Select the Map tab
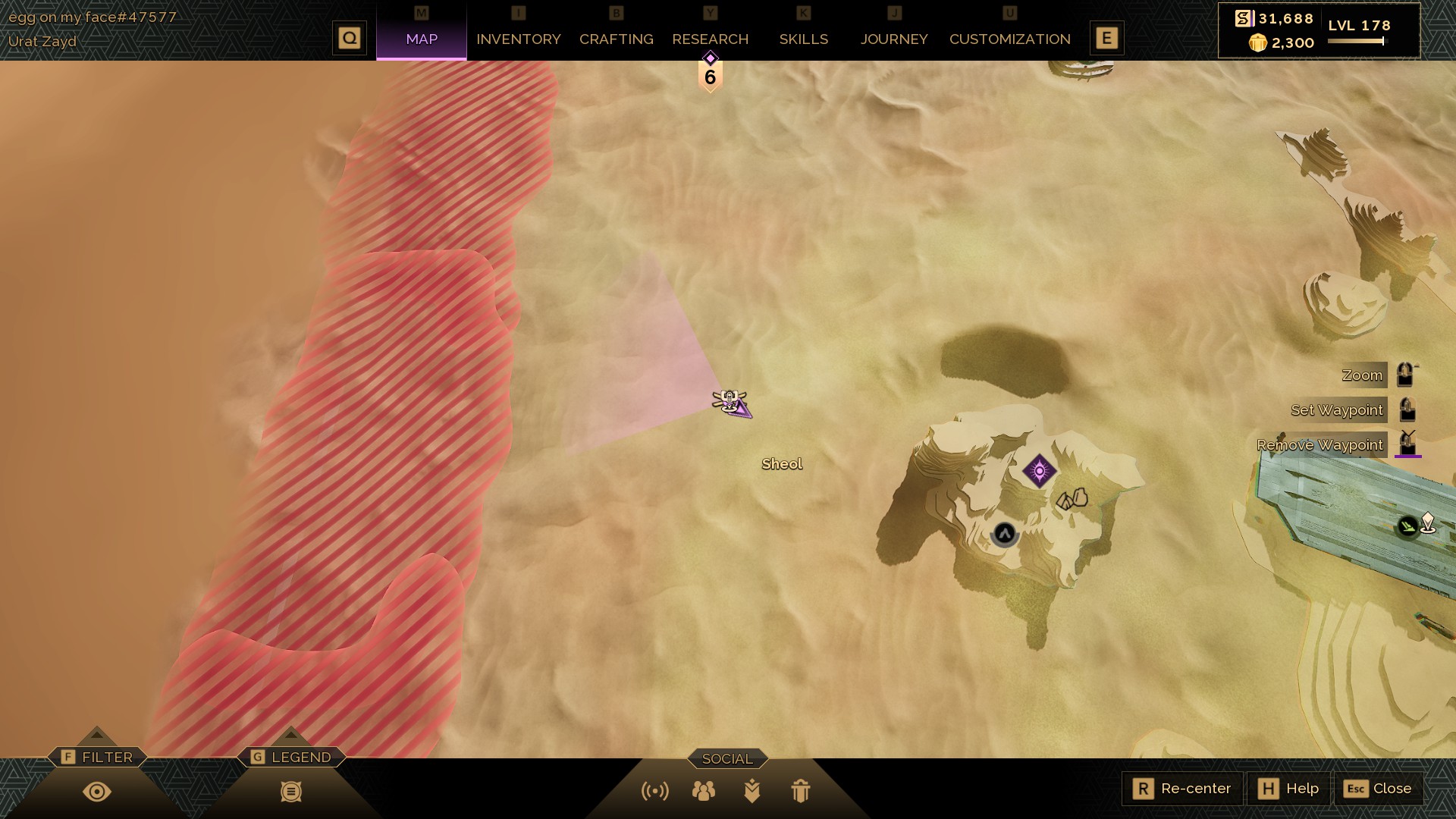This screenshot has height=819, width=1456. pos(422,39)
